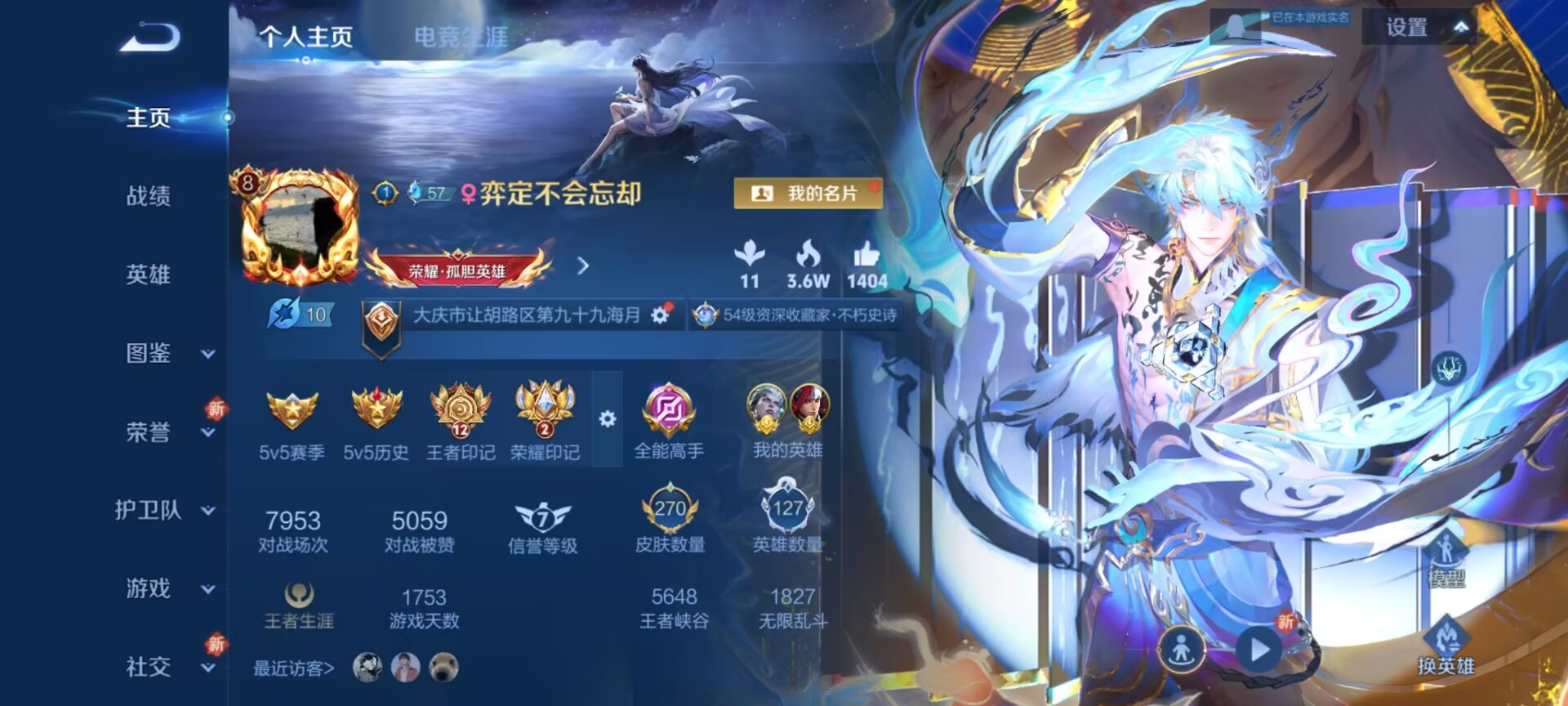Viewport: 1568px width, 706px height.
Task: Click the 我的名片 button
Action: pyautogui.click(x=808, y=194)
